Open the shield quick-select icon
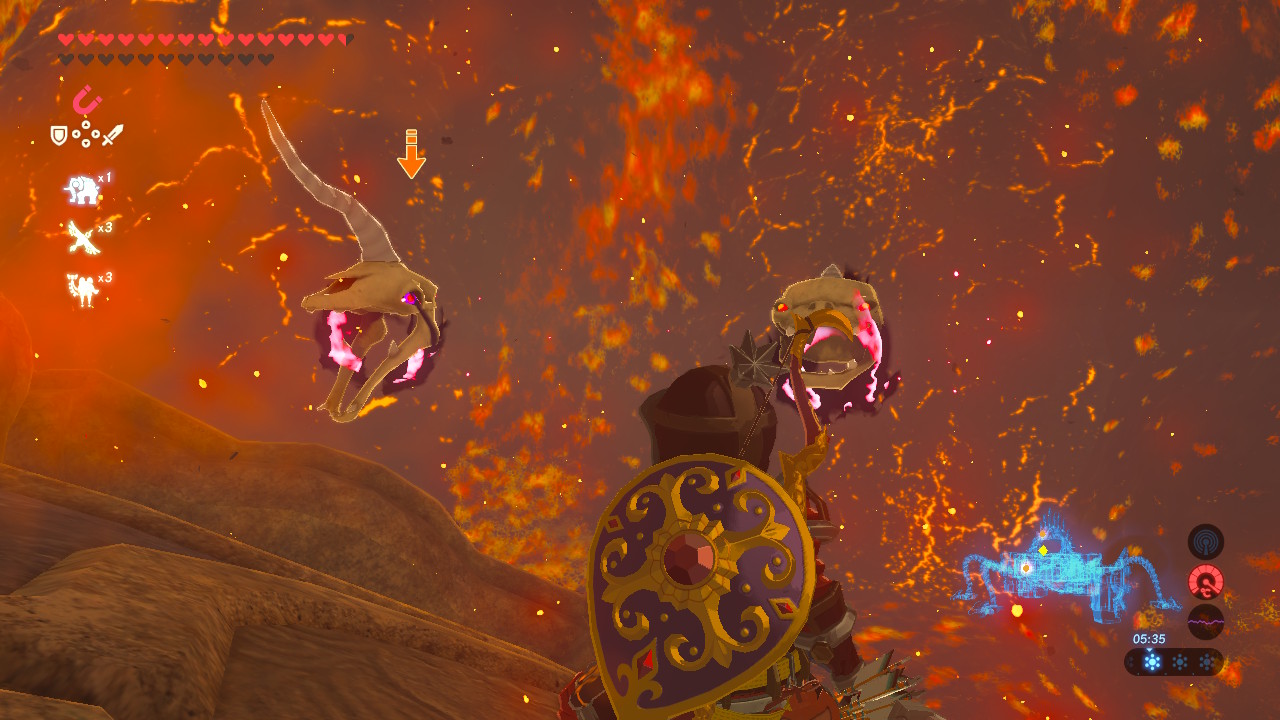The width and height of the screenshot is (1280, 720). click(x=59, y=134)
